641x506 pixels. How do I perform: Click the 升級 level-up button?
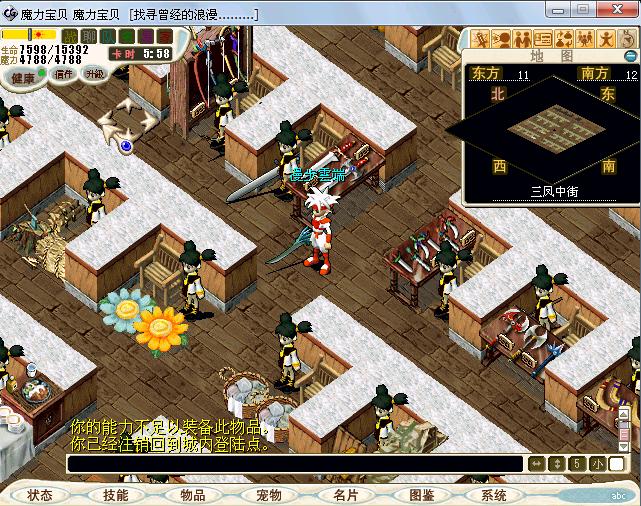(94, 73)
